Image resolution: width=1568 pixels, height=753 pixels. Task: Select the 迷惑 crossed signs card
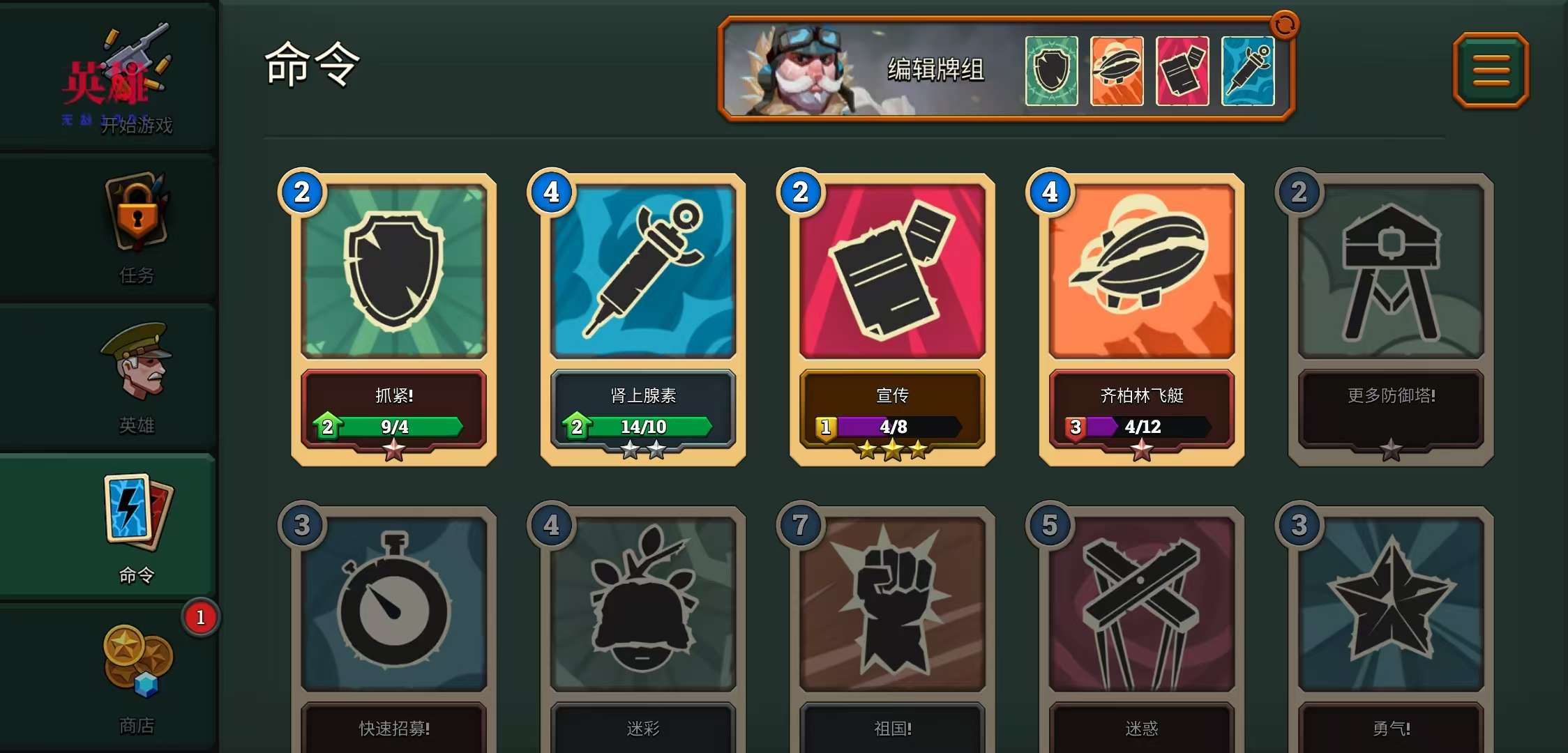click(x=1142, y=627)
